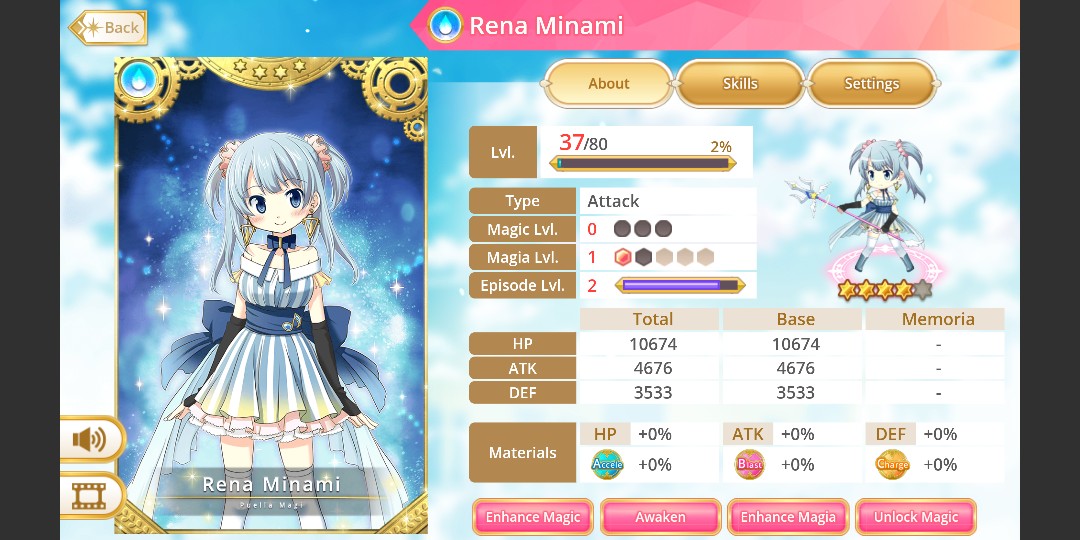Activate the Unlock Magic button
This screenshot has height=540, width=1080.
pyautogui.click(x=916, y=517)
